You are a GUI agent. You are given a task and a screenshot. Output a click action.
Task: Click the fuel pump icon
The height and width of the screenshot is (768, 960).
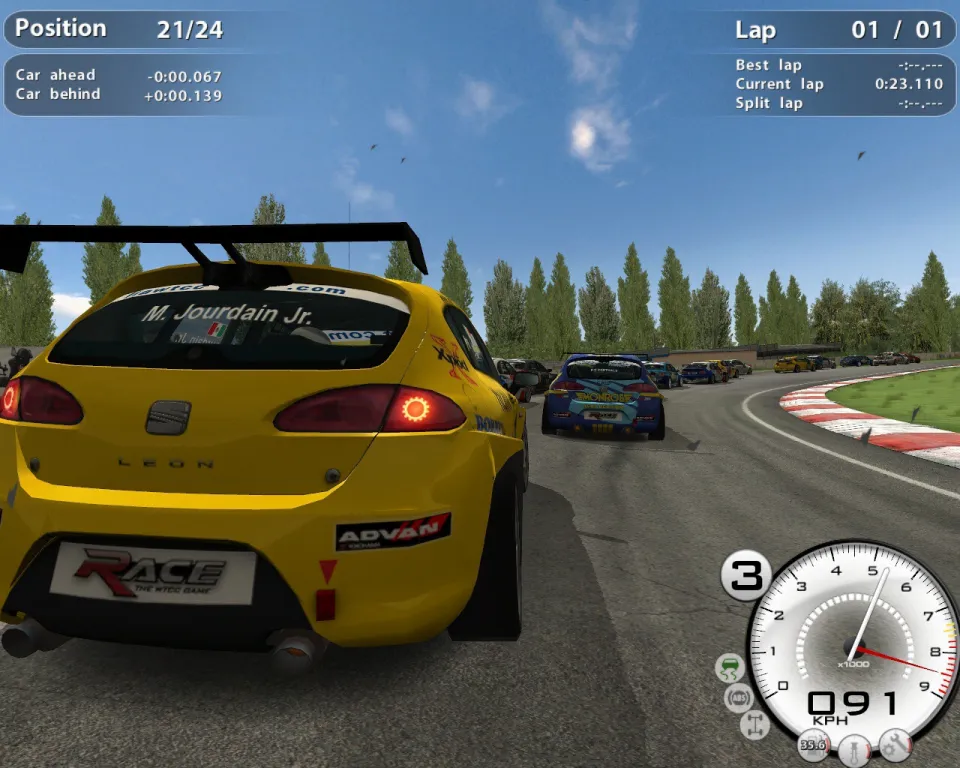pos(813,744)
